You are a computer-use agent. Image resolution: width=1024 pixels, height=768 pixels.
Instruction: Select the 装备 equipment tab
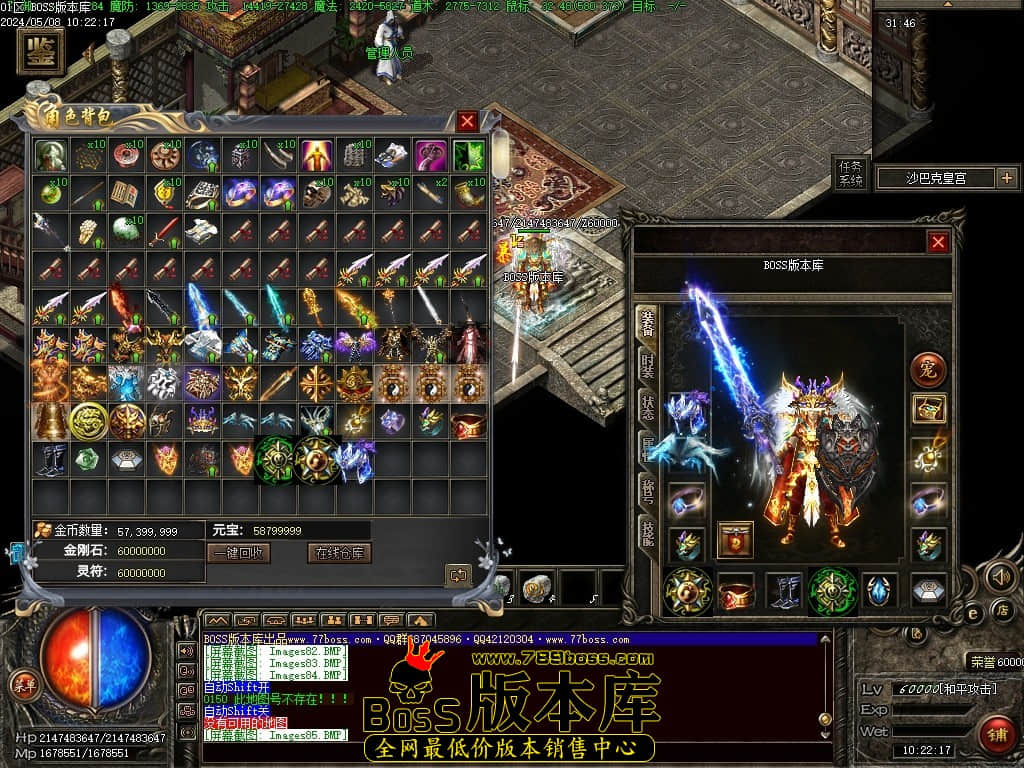click(648, 325)
